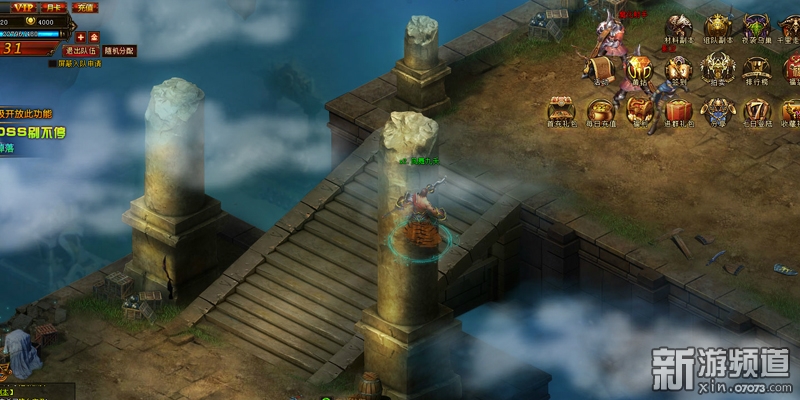Image resolution: width=800 pixels, height=400 pixels.
Task: Click the red plus button
Action: [x=81, y=36]
